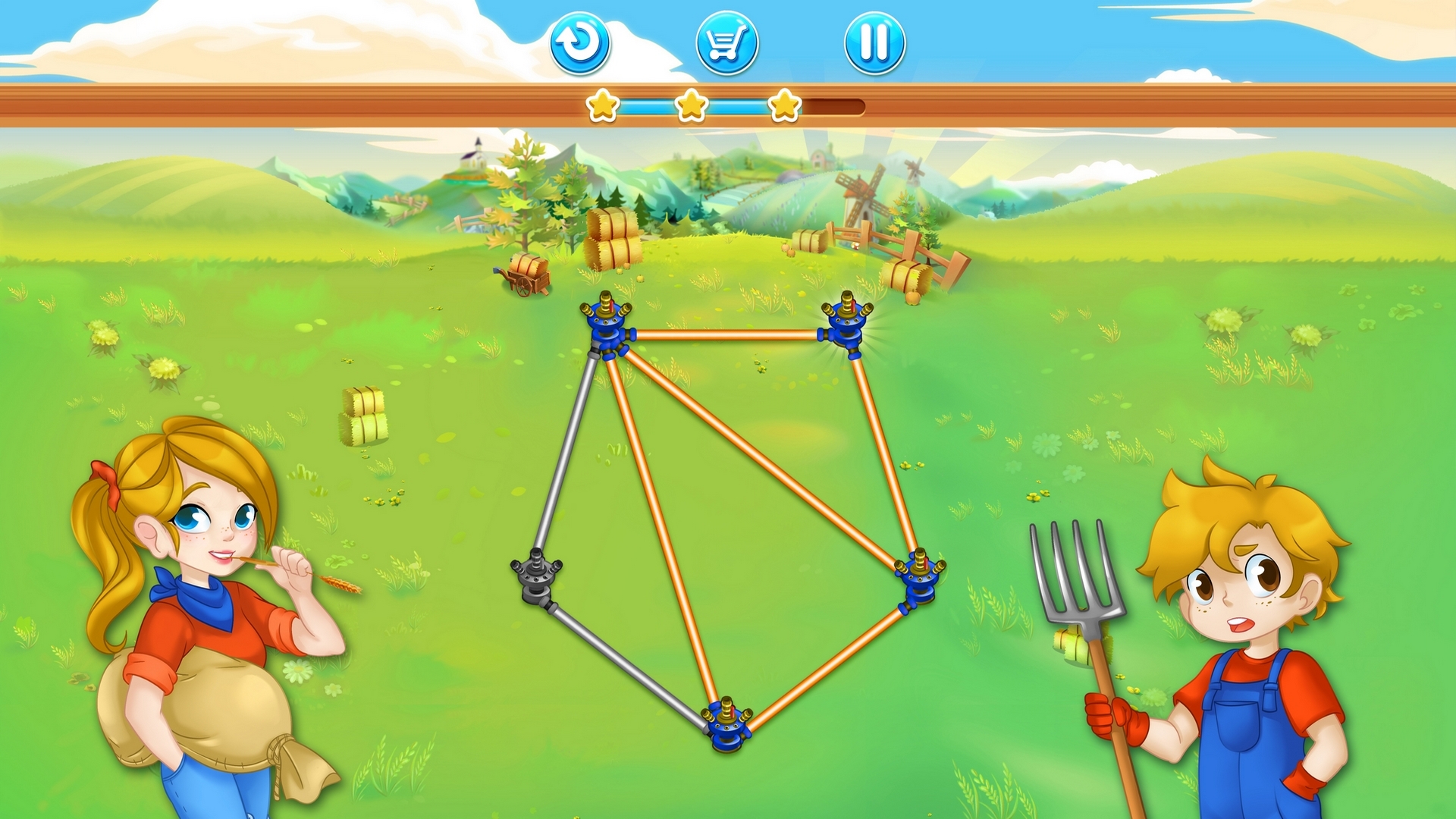
Task: Click the middle star above the playfield
Action: tap(690, 106)
